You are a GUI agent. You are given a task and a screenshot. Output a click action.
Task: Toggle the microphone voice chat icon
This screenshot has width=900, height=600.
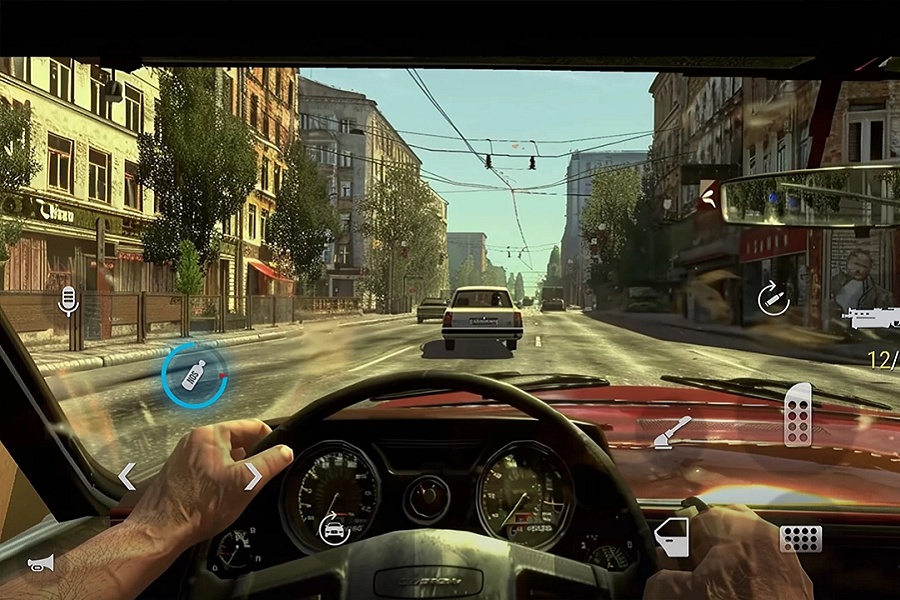tap(68, 299)
